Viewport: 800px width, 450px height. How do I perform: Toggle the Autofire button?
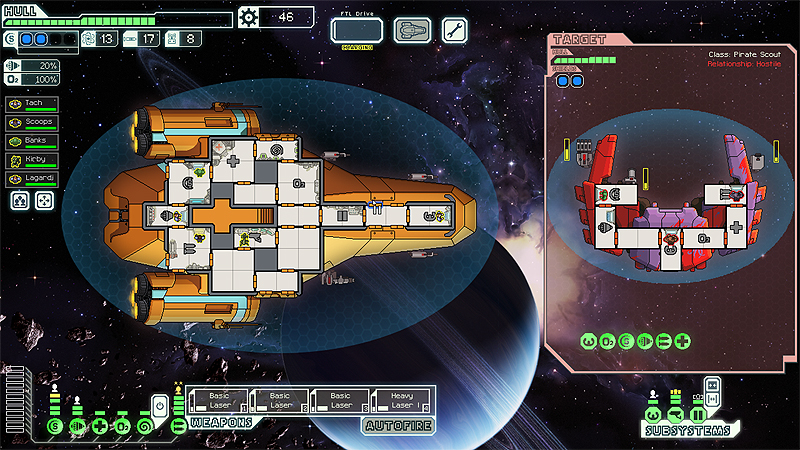pyautogui.click(x=398, y=423)
